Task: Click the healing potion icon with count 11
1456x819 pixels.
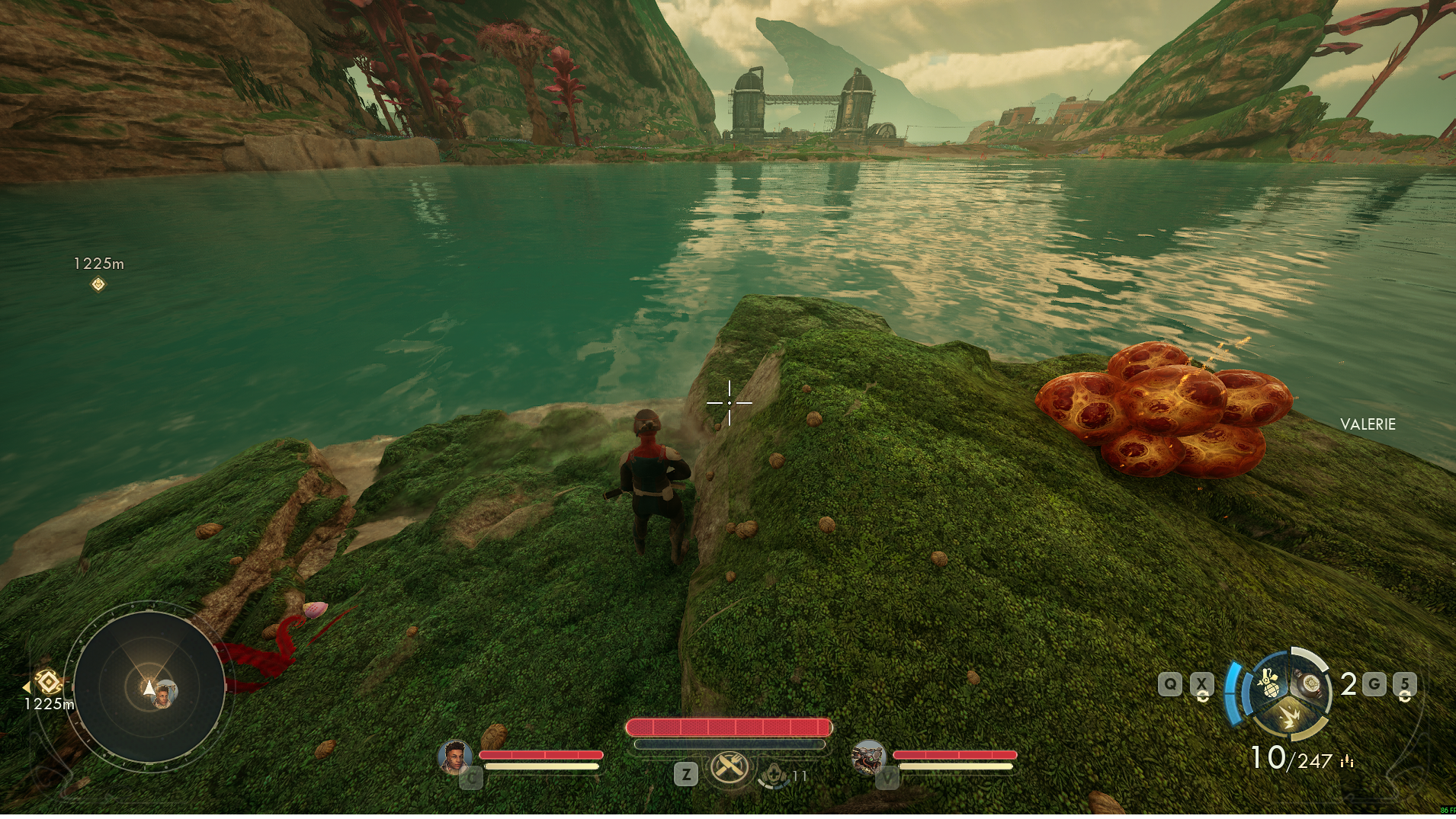Action: click(774, 776)
